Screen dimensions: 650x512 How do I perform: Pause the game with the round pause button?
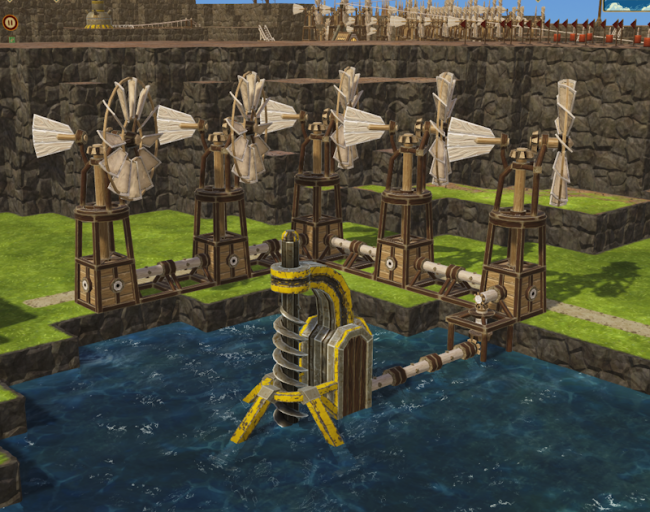[x=12, y=23]
